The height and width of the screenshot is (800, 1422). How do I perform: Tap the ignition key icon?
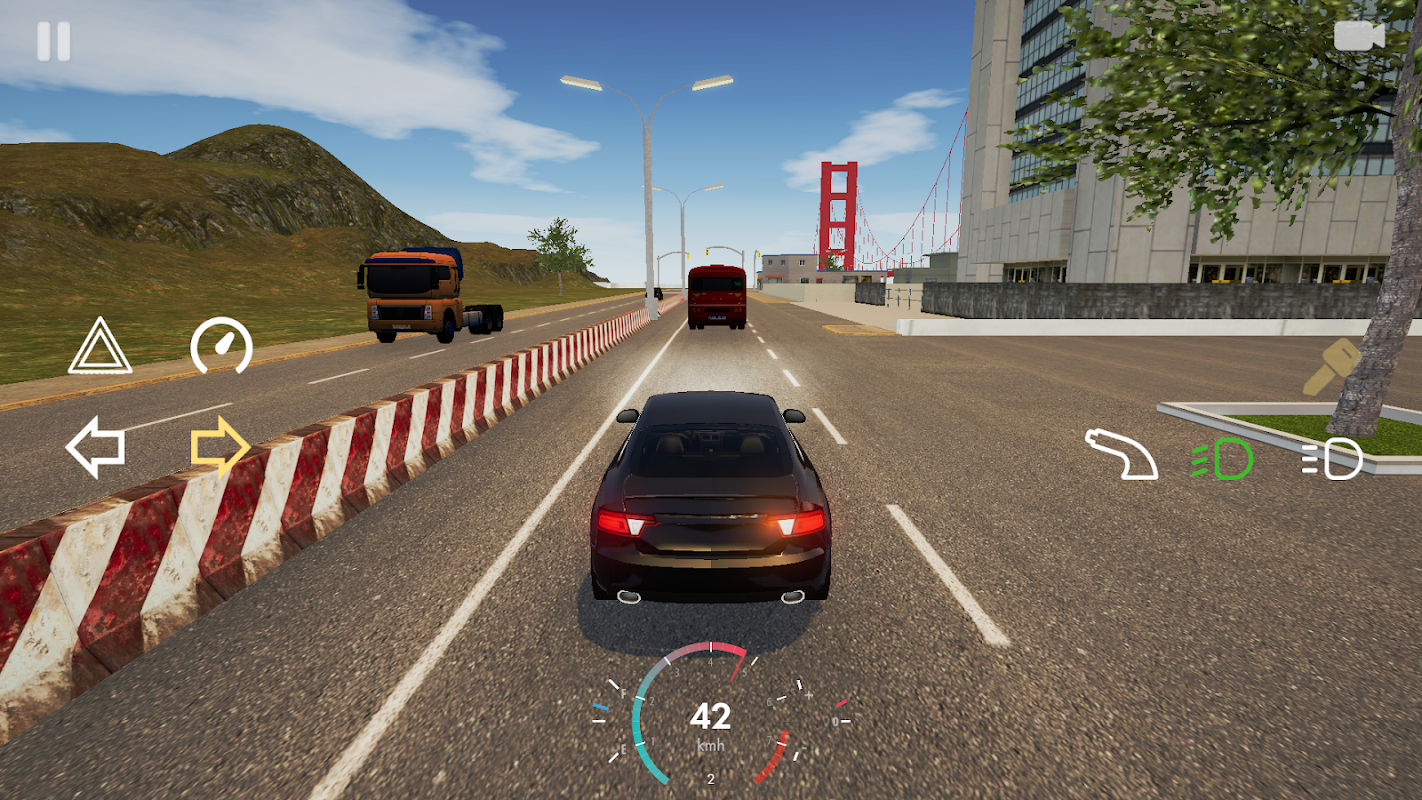1331,367
